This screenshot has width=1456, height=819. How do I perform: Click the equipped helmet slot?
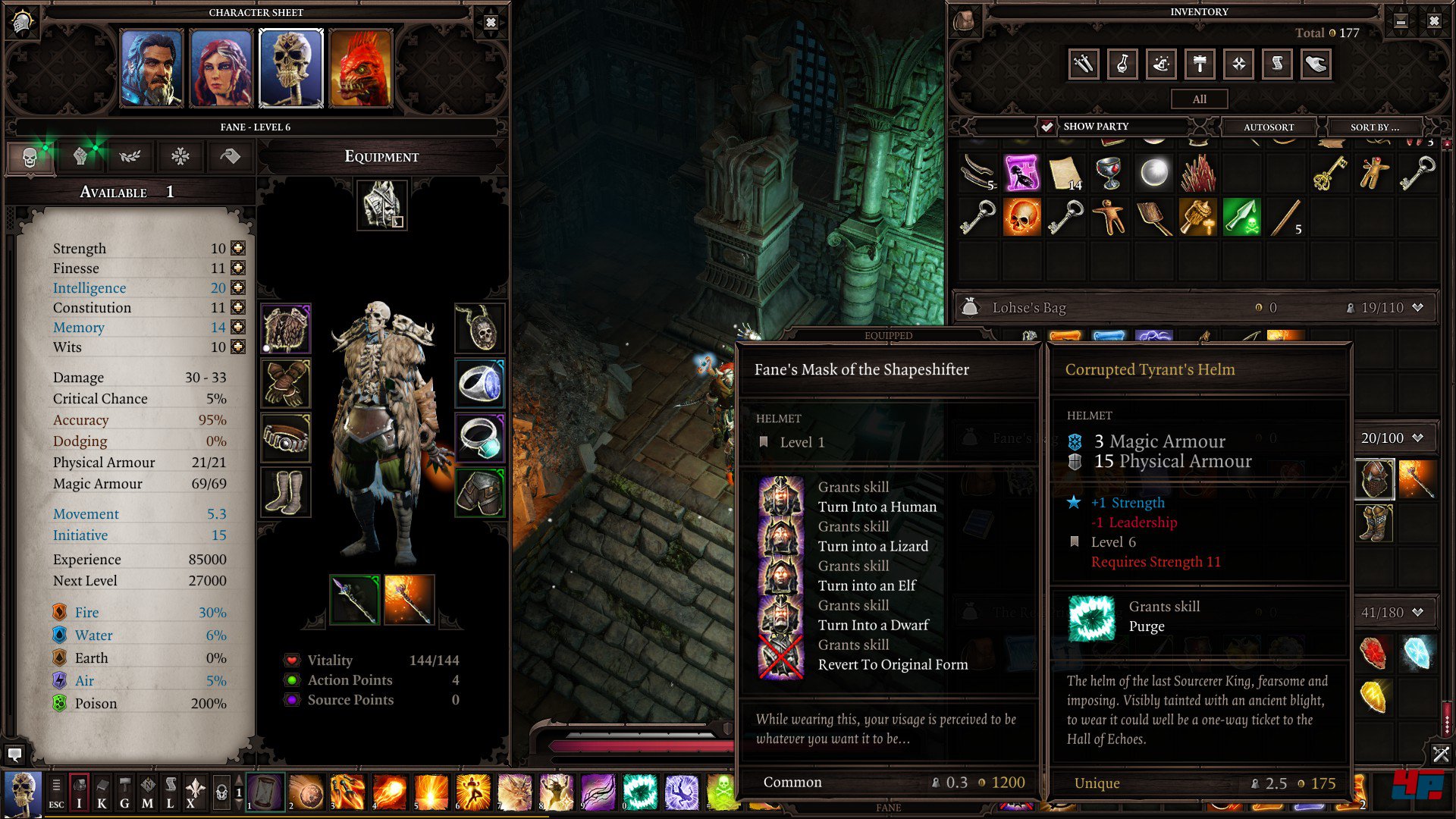(x=381, y=204)
